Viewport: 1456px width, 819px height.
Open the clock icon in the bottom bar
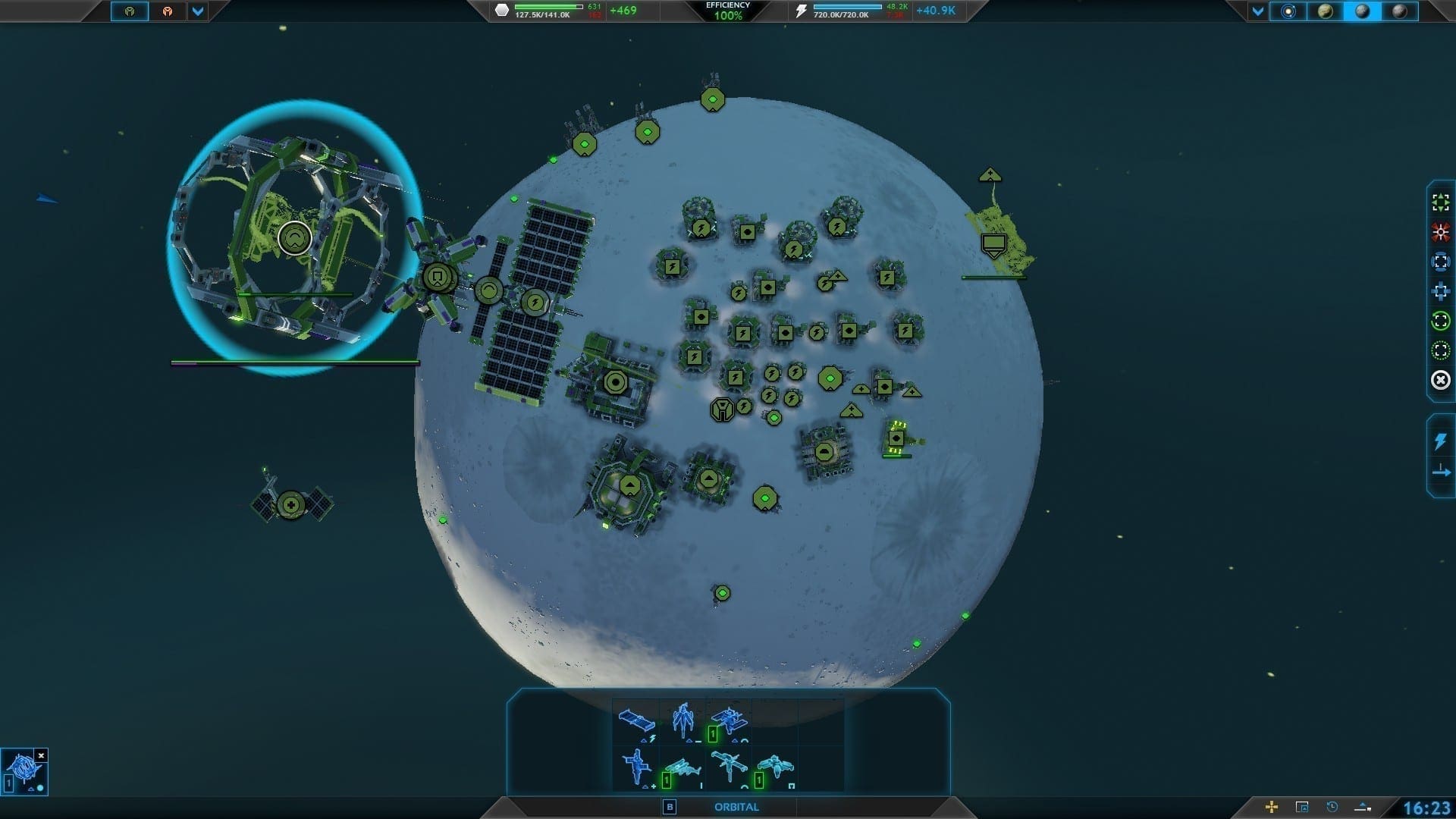(x=1332, y=807)
